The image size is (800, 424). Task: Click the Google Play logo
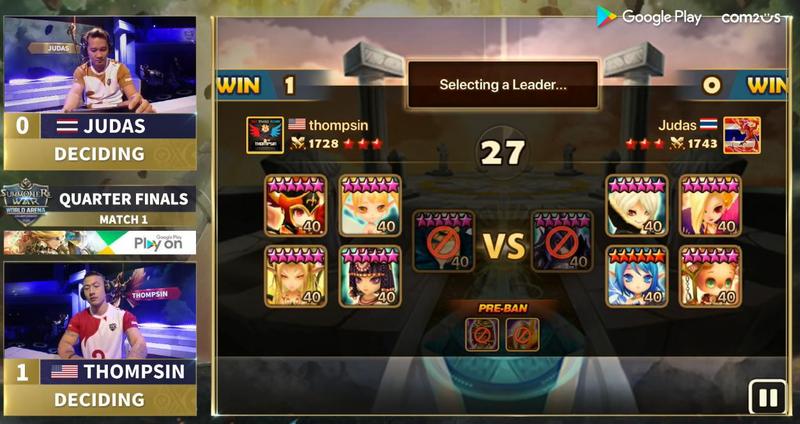click(650, 17)
